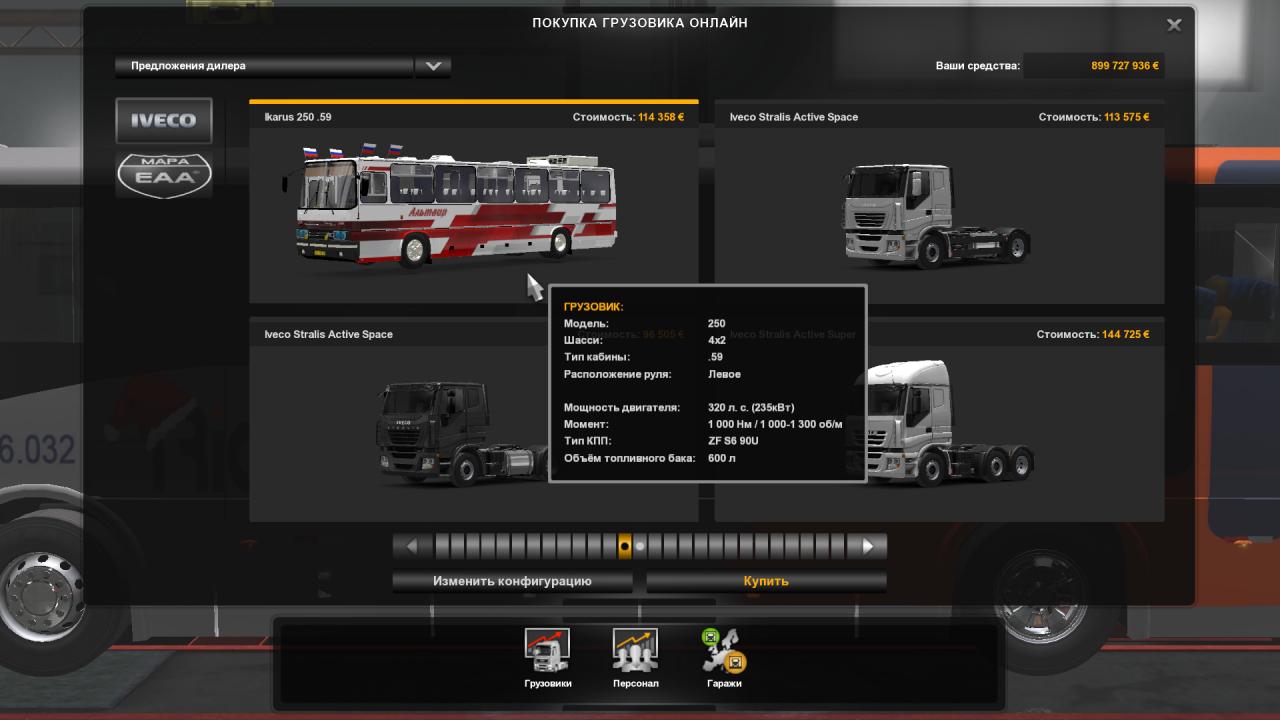Open the Гаражи garages section

[723, 657]
